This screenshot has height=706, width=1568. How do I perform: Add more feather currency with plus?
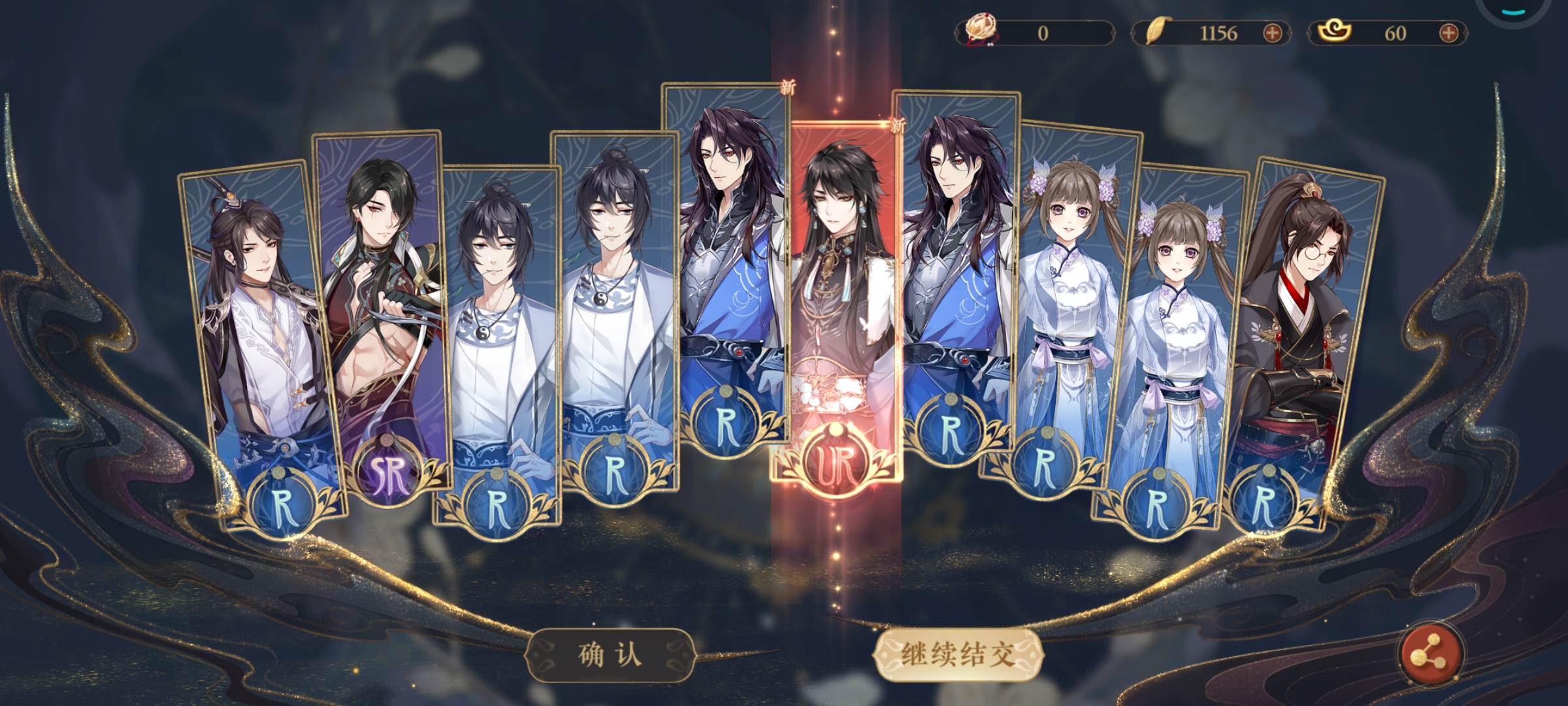(x=1272, y=33)
